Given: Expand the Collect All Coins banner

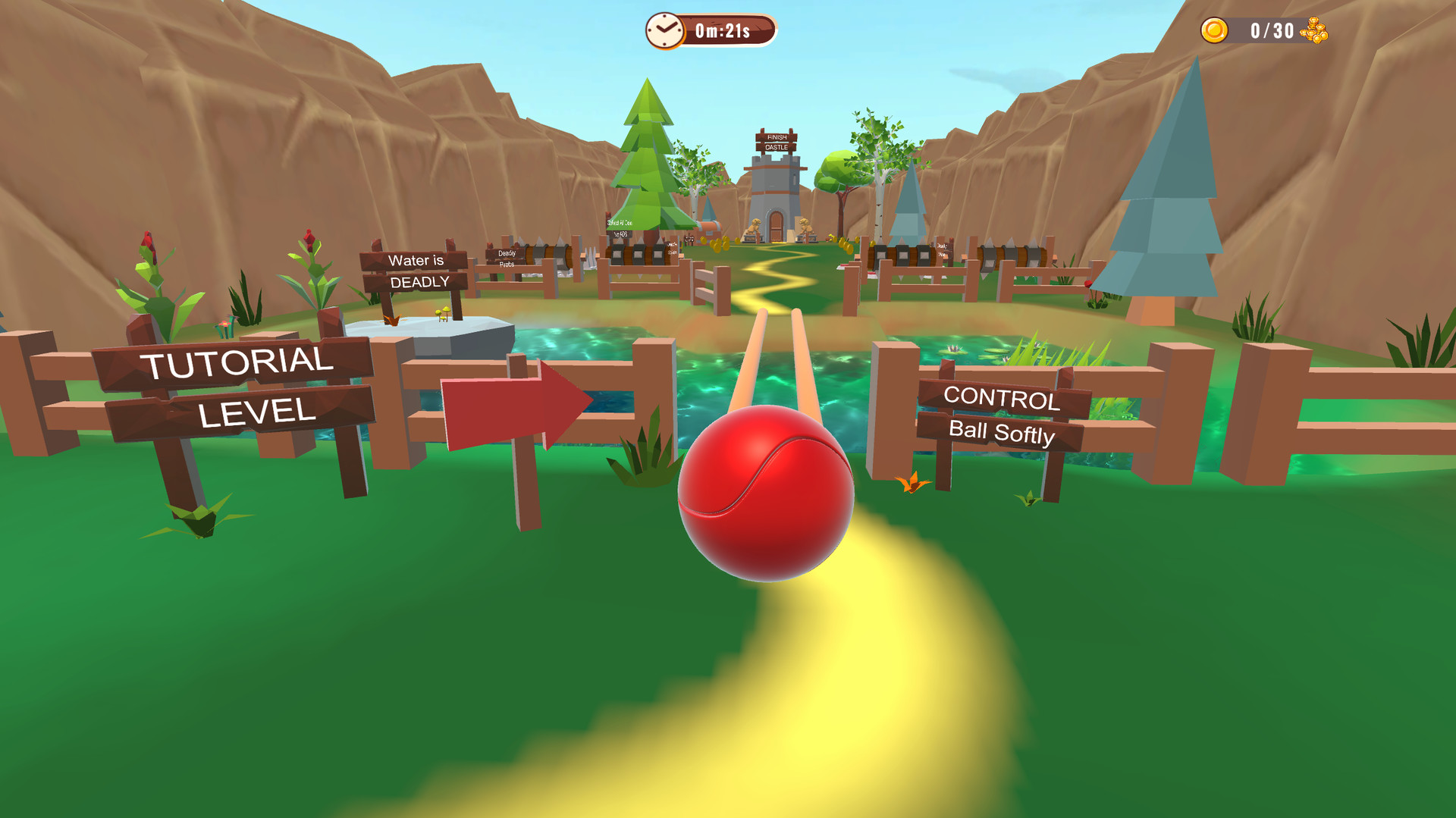Looking at the screenshot, I should pos(620,224).
